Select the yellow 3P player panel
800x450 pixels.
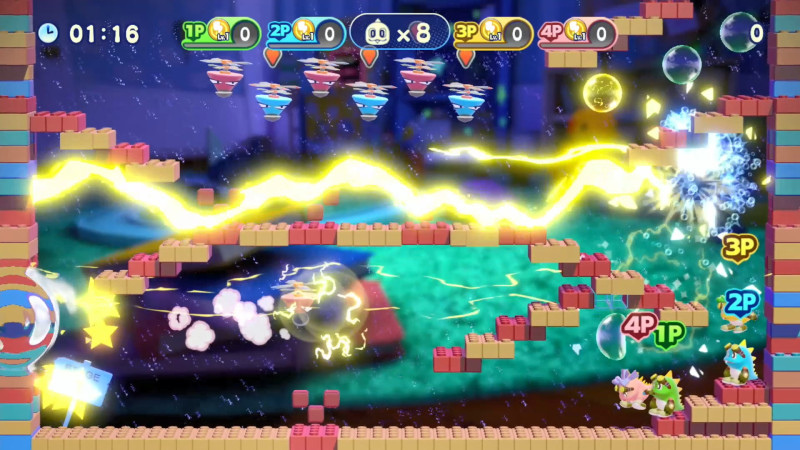492,33
